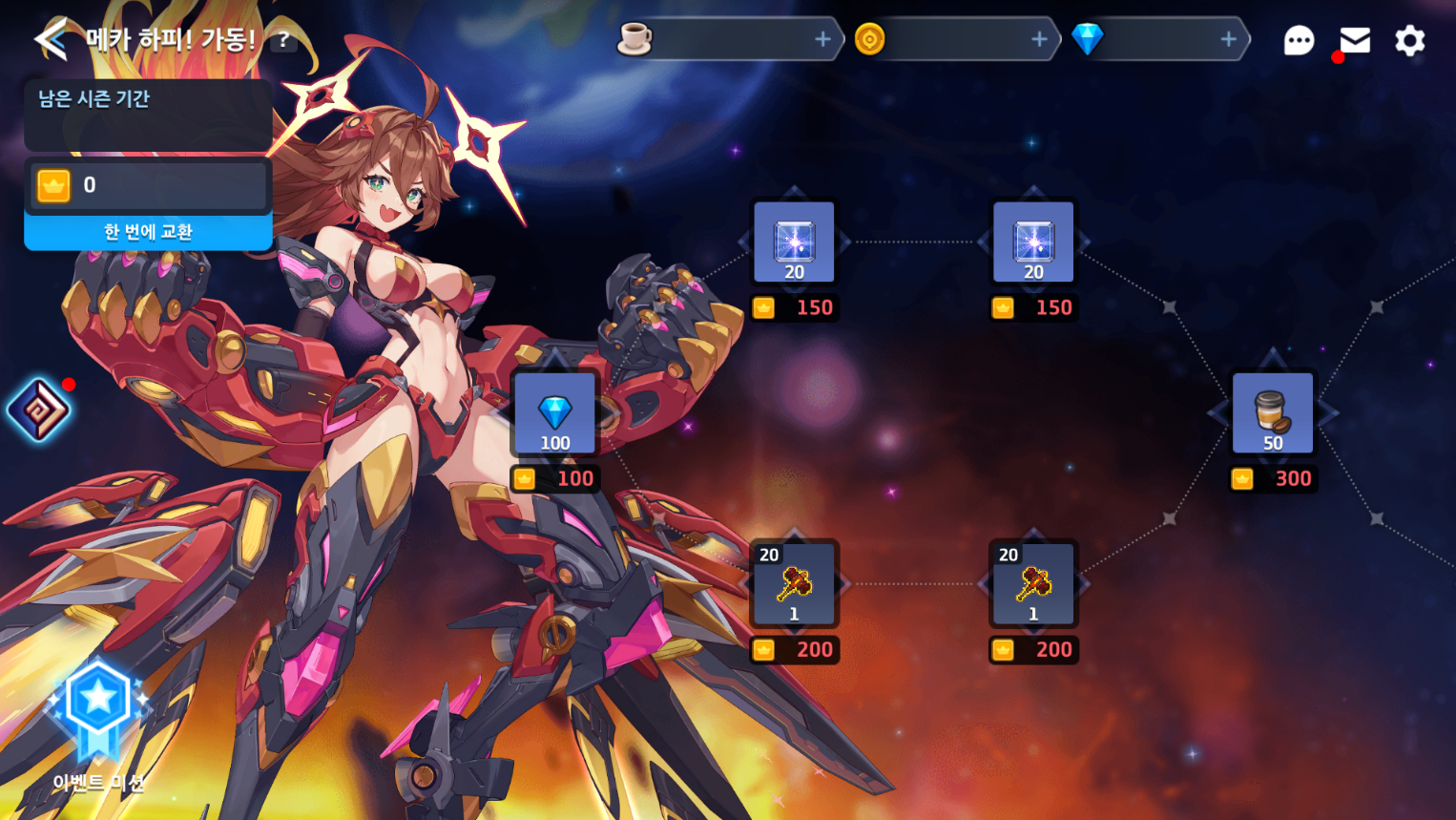Open the mail inbox envelope

tap(1355, 40)
